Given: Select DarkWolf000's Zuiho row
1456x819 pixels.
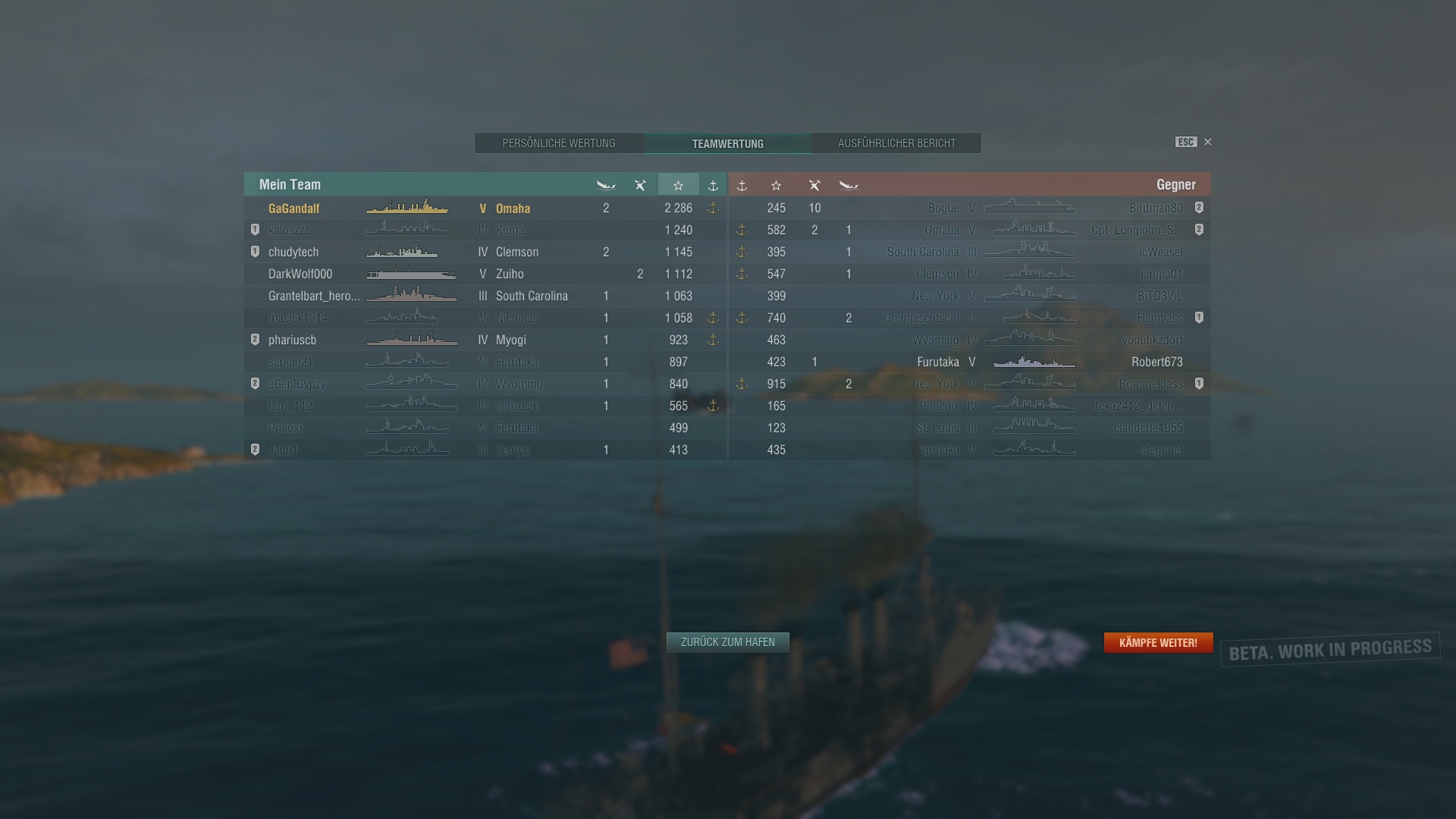Looking at the screenshot, I should pos(485,274).
